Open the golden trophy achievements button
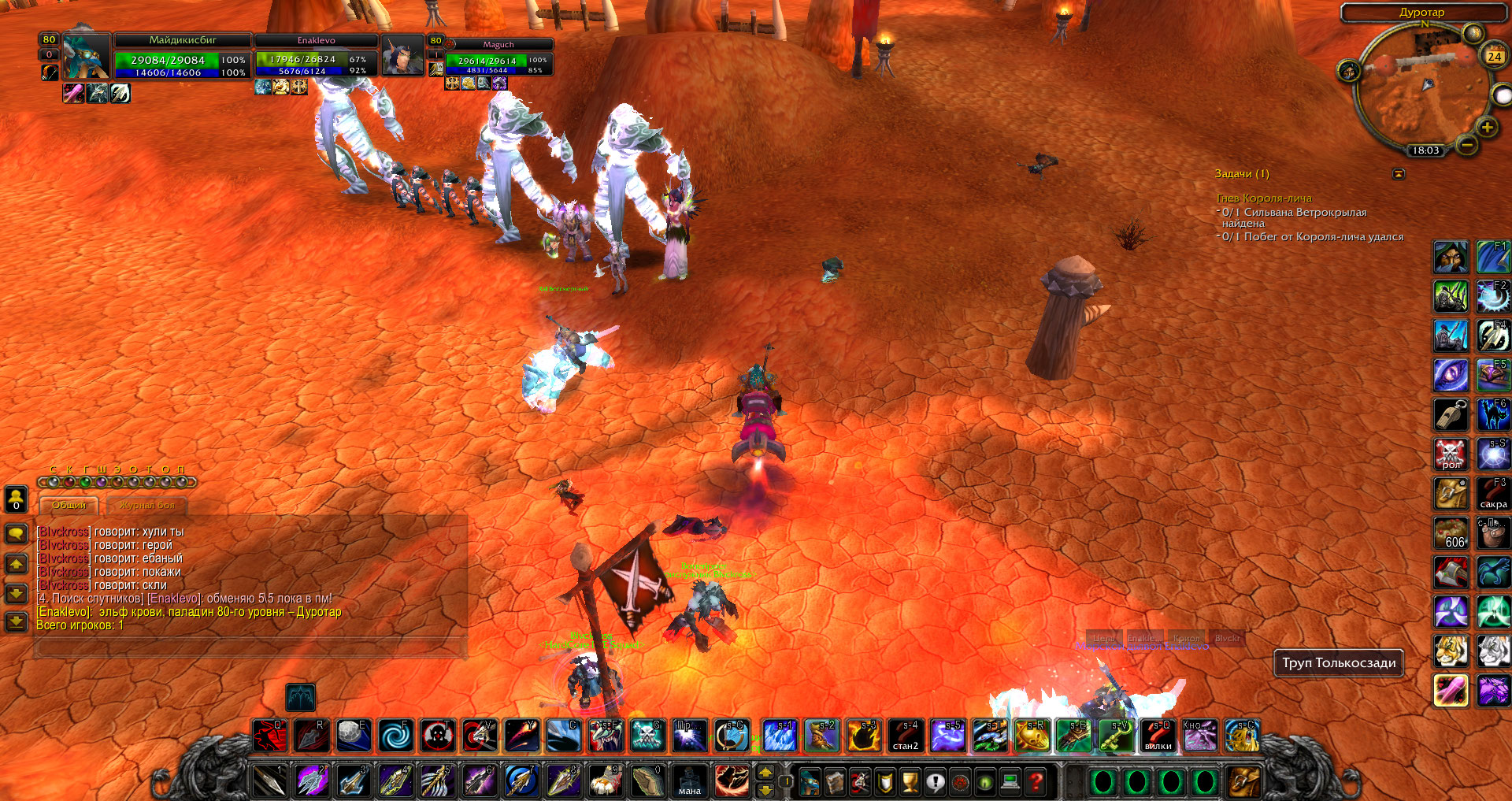This screenshot has width=1512, height=801. (910, 781)
